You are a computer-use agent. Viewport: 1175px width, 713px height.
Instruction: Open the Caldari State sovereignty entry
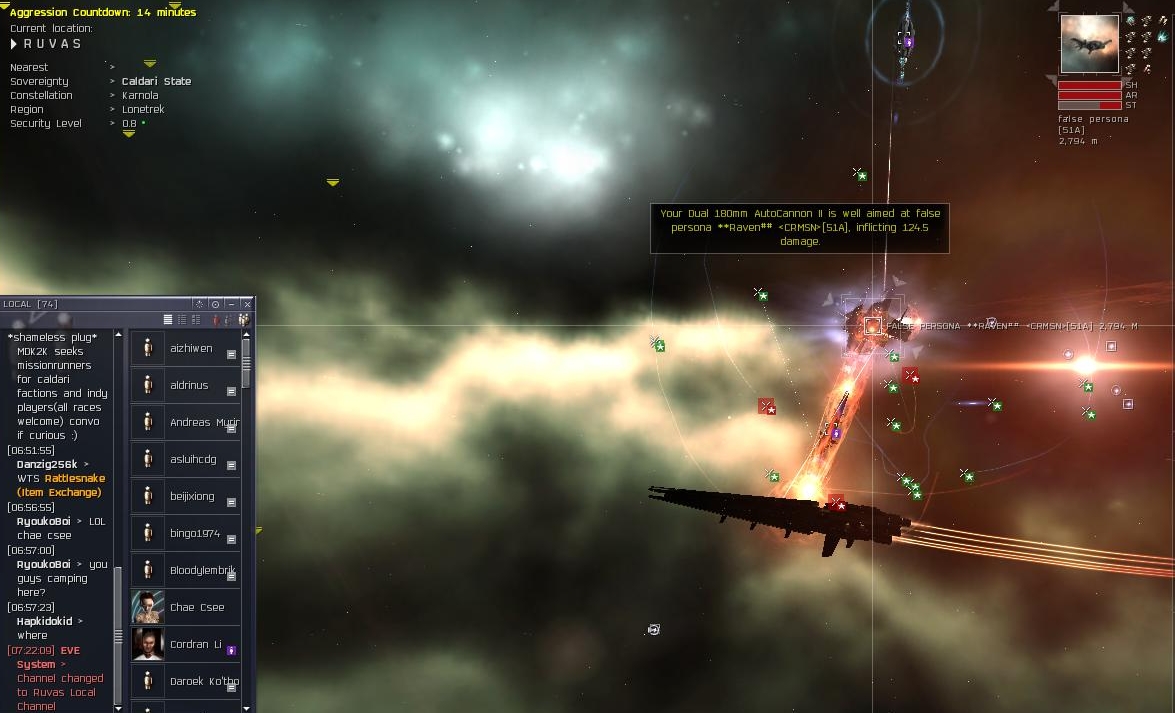click(x=156, y=81)
